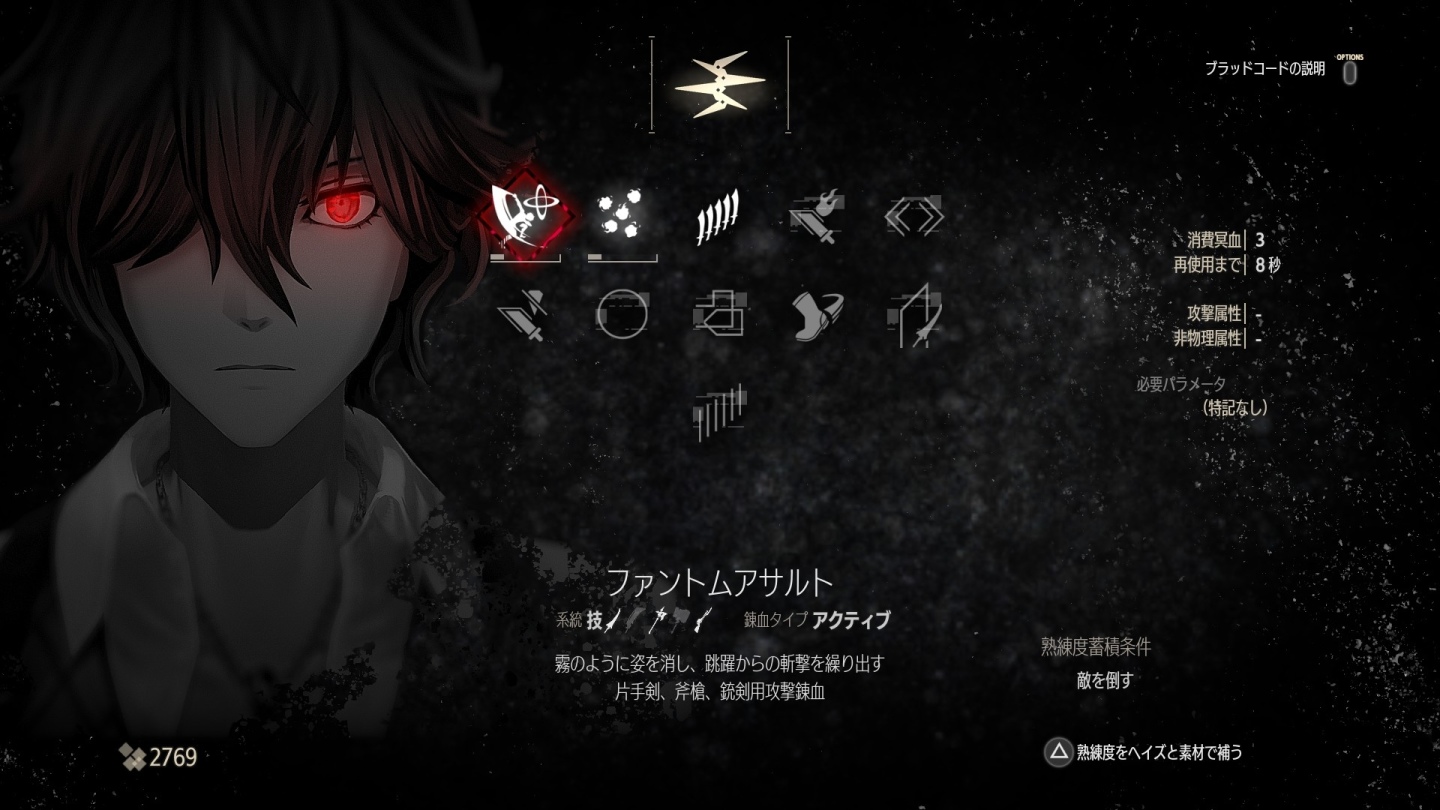Click the rising bars gift icon in bottom row

(720, 408)
